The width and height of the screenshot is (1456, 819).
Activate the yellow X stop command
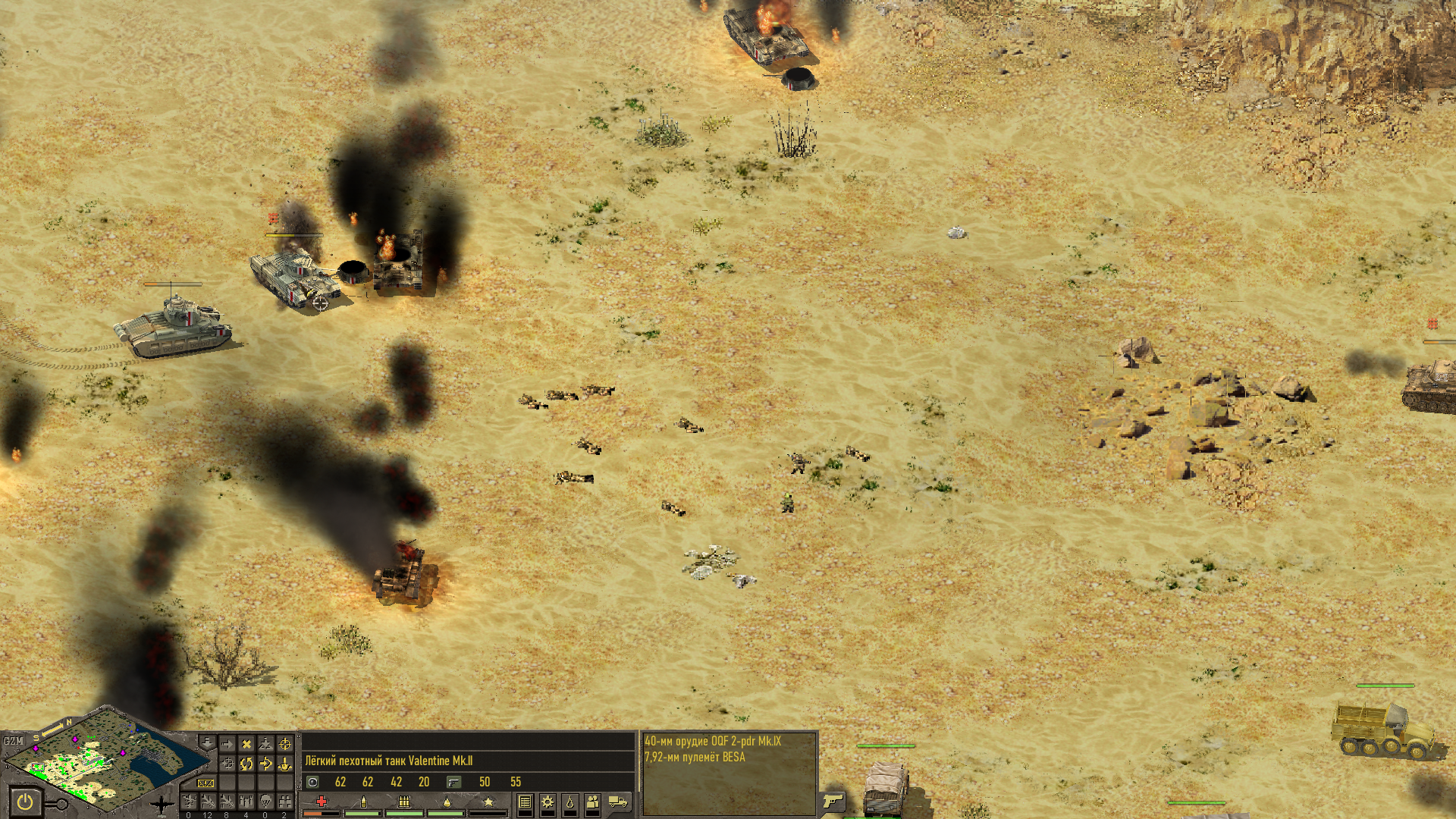click(246, 745)
